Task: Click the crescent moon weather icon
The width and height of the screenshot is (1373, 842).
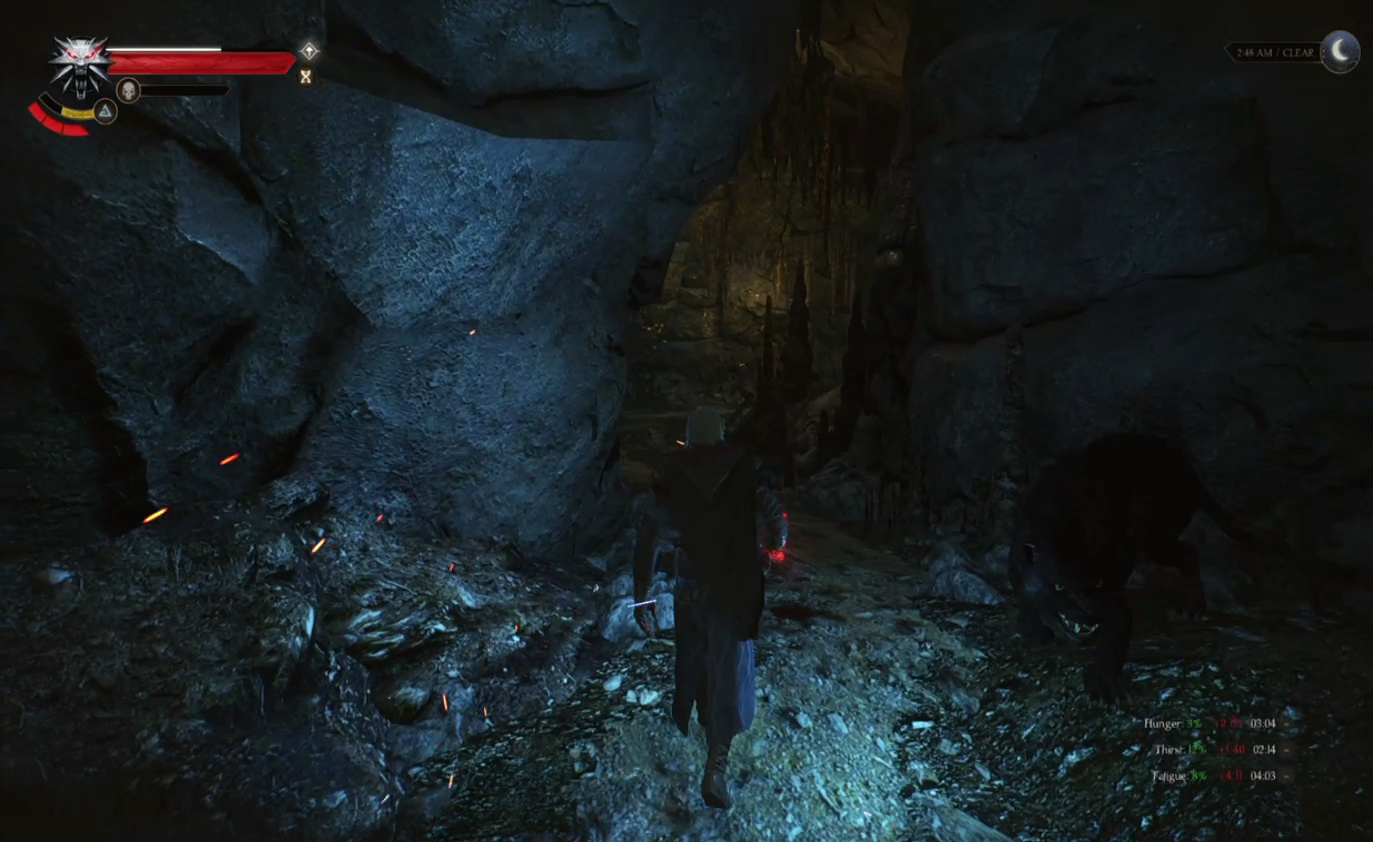Action: click(1340, 51)
